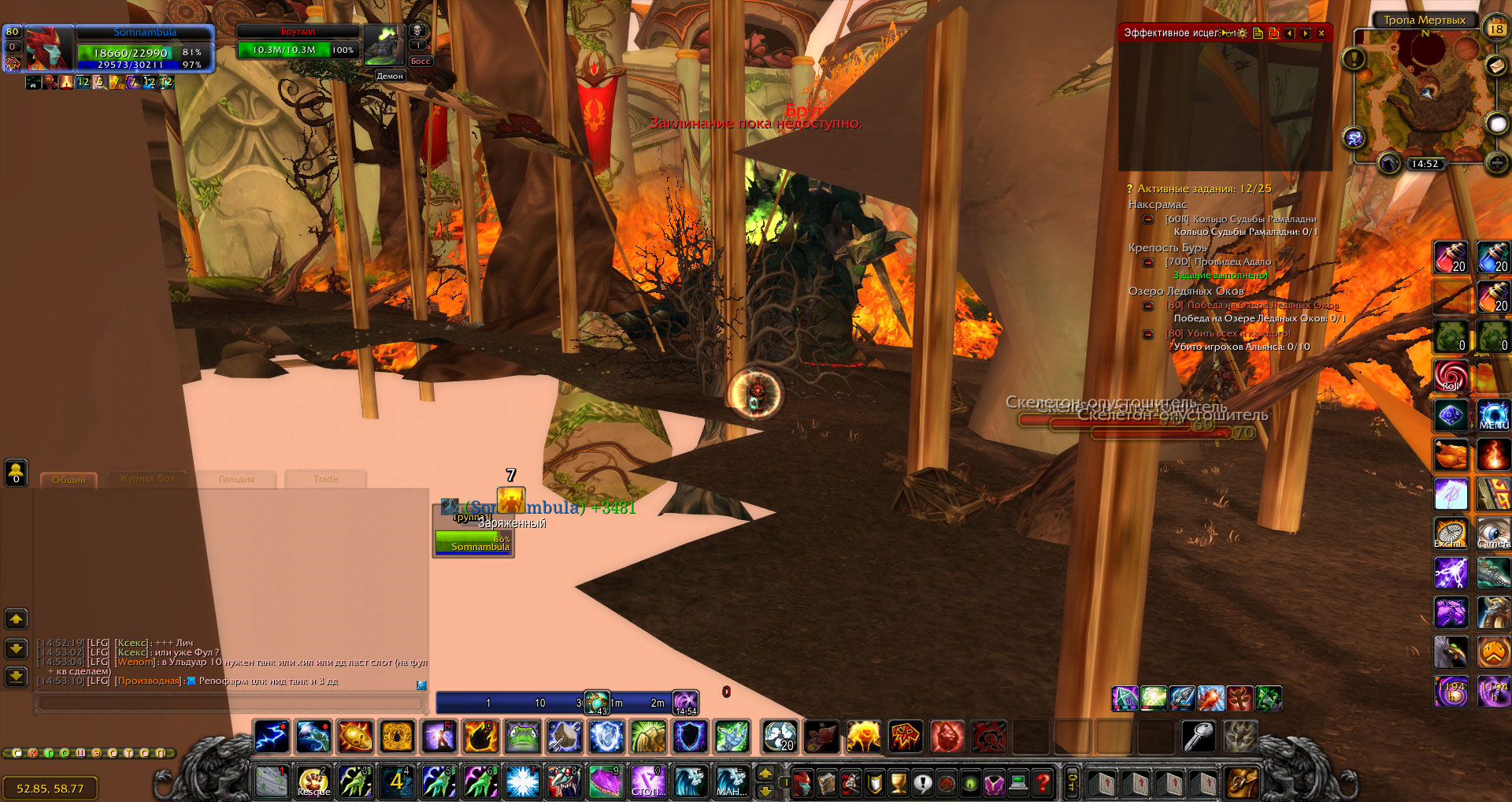Viewport: 1512px width, 802px height.
Task: Use the red question mark help button
Action: (1043, 783)
